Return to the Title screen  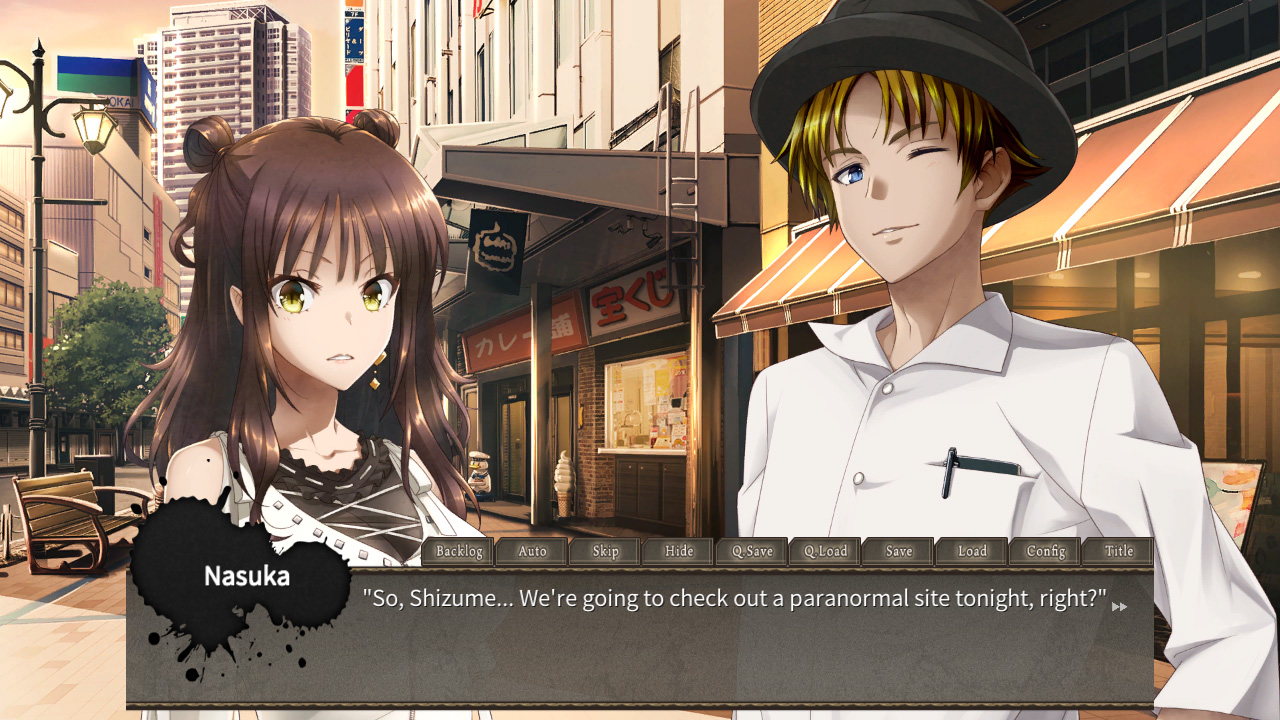[1118, 551]
